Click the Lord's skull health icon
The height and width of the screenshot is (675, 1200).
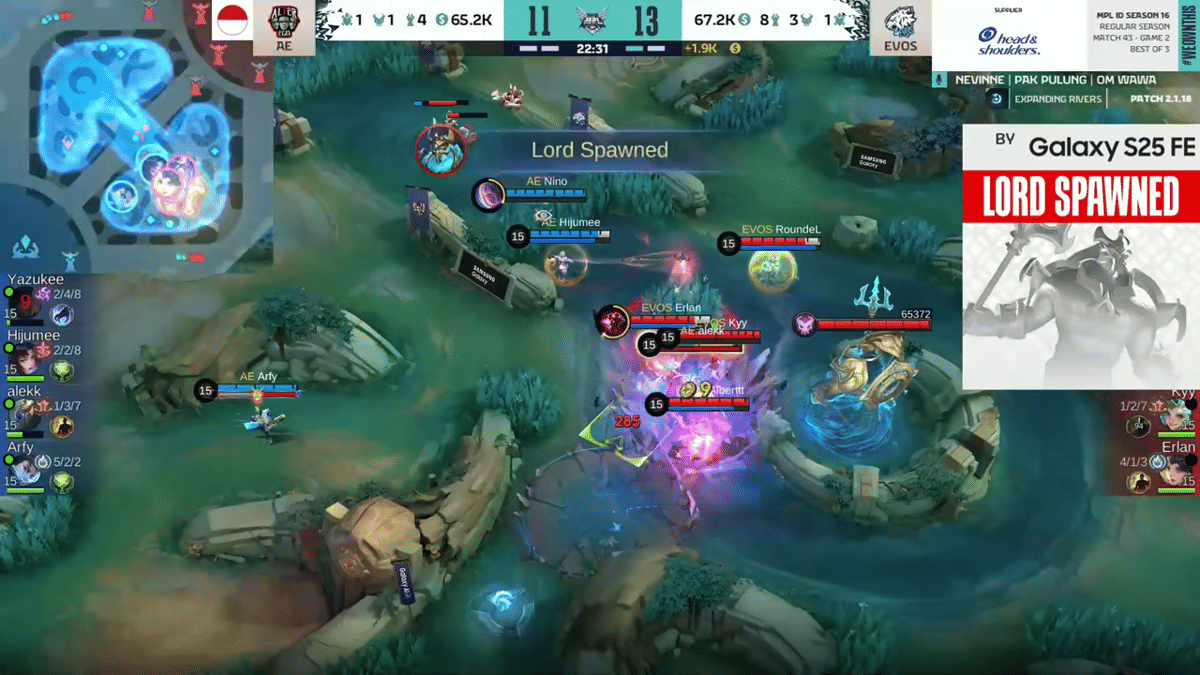click(x=804, y=324)
